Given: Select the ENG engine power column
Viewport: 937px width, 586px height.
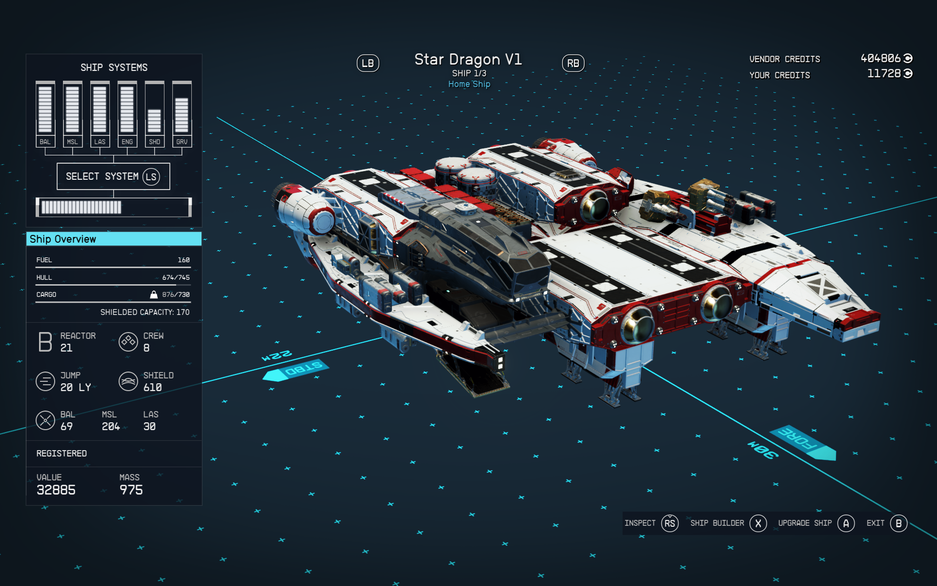Looking at the screenshot, I should (127, 115).
